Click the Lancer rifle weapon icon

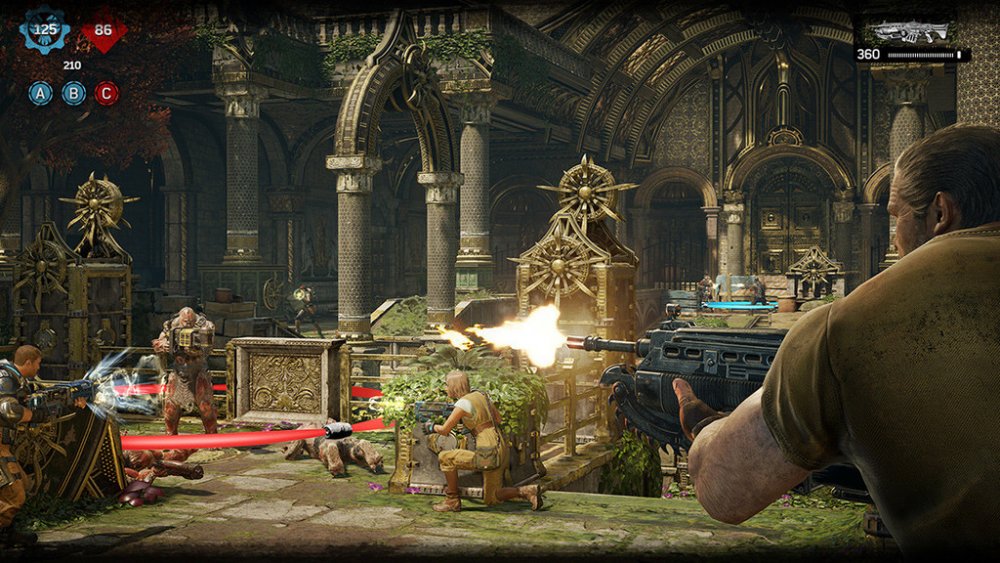(x=911, y=32)
